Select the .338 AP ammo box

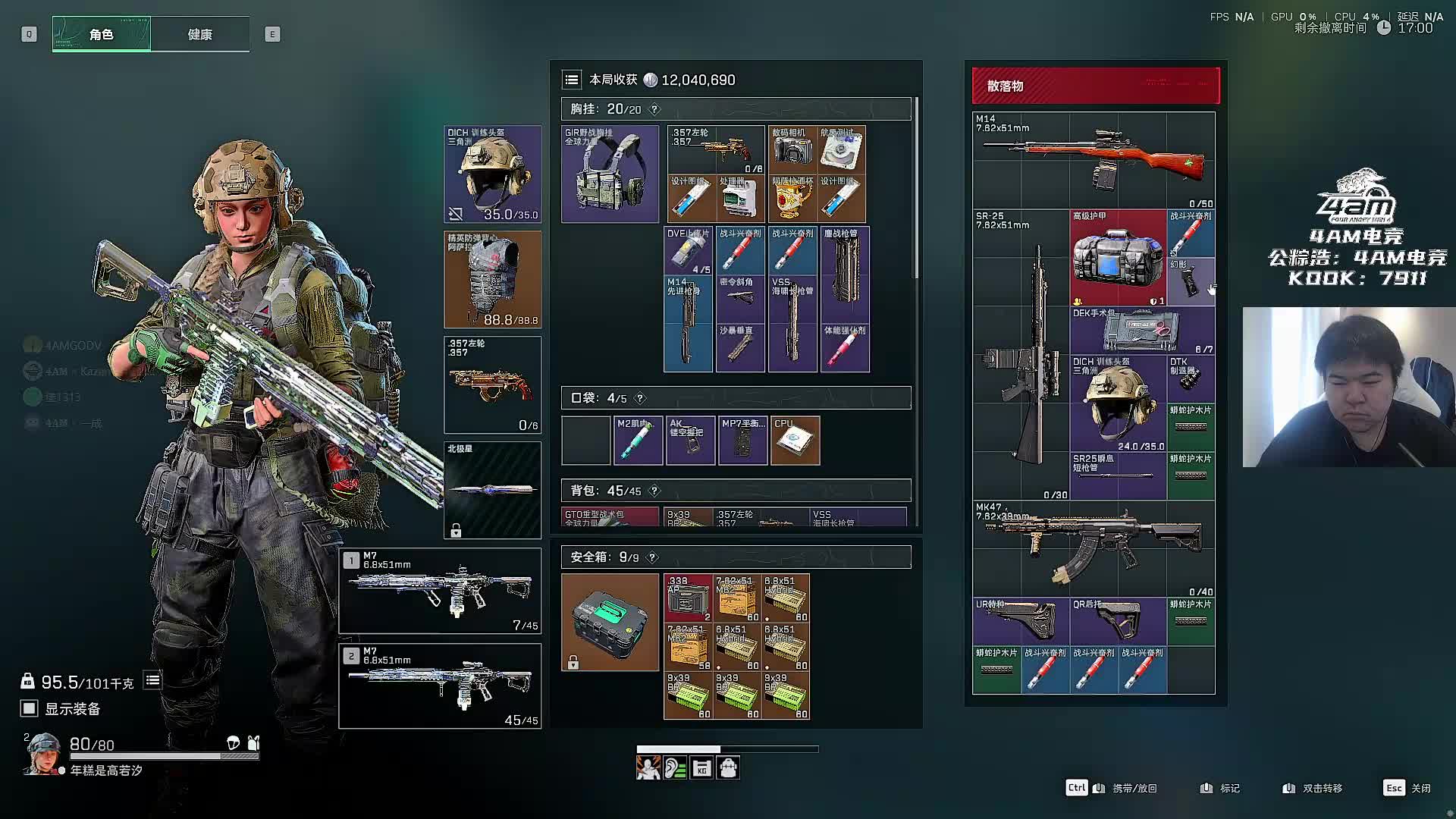pyautogui.click(x=688, y=598)
